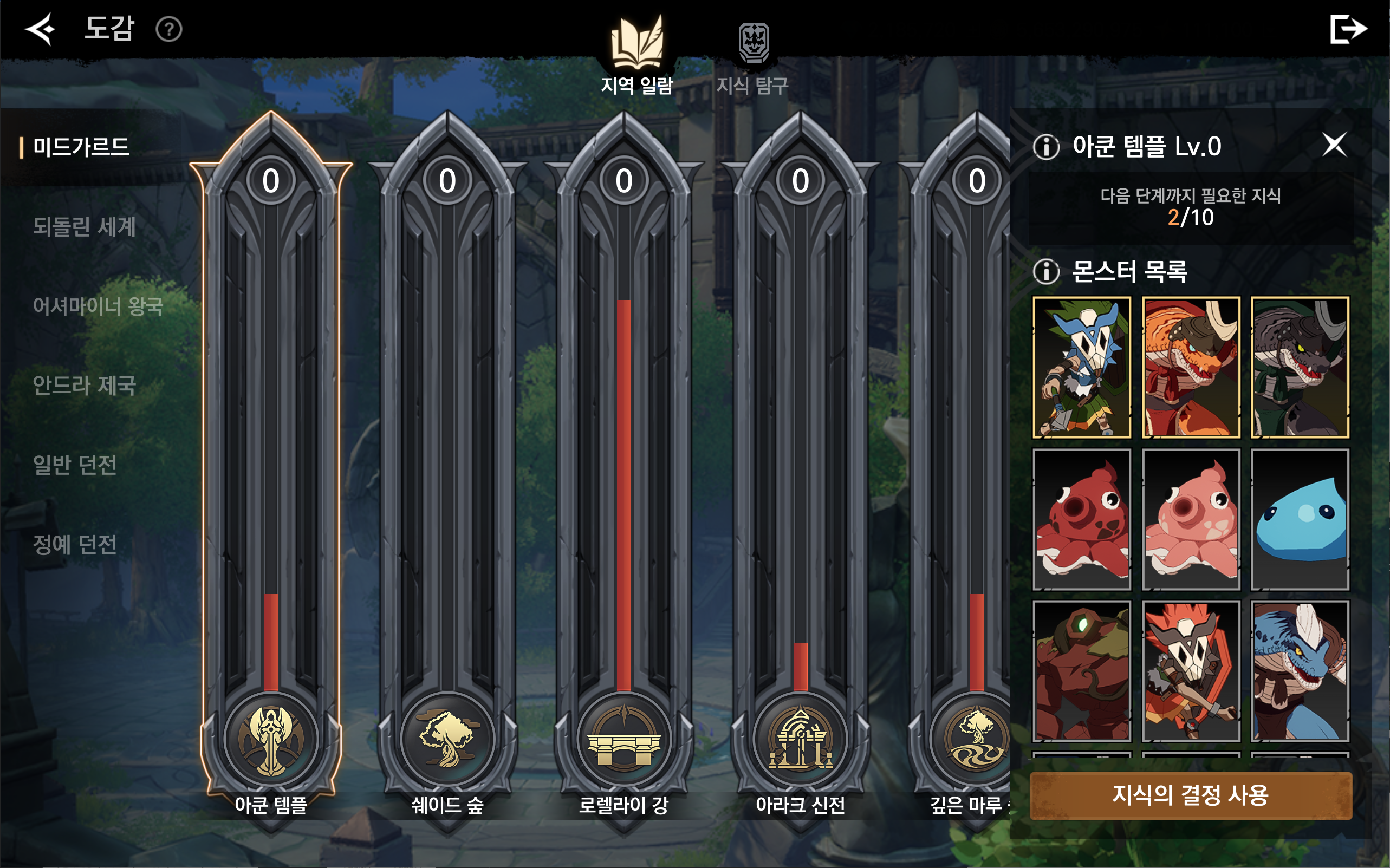Image resolution: width=1390 pixels, height=868 pixels.
Task: Select the 아라크 신전 region pillar
Action: click(800, 459)
